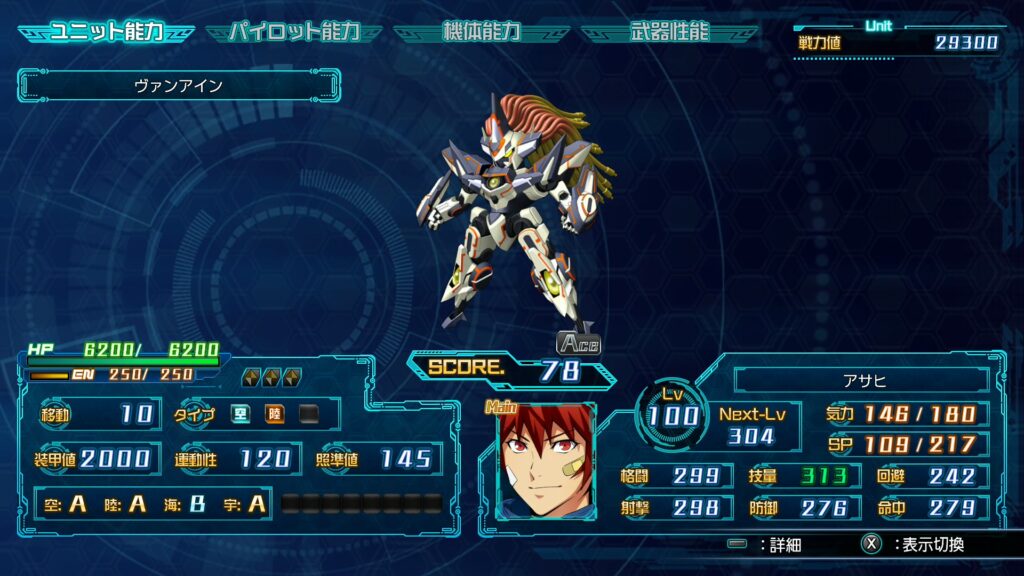1024x576 pixels.
Task: Open the パイロット能力 tab
Action: 294,32
